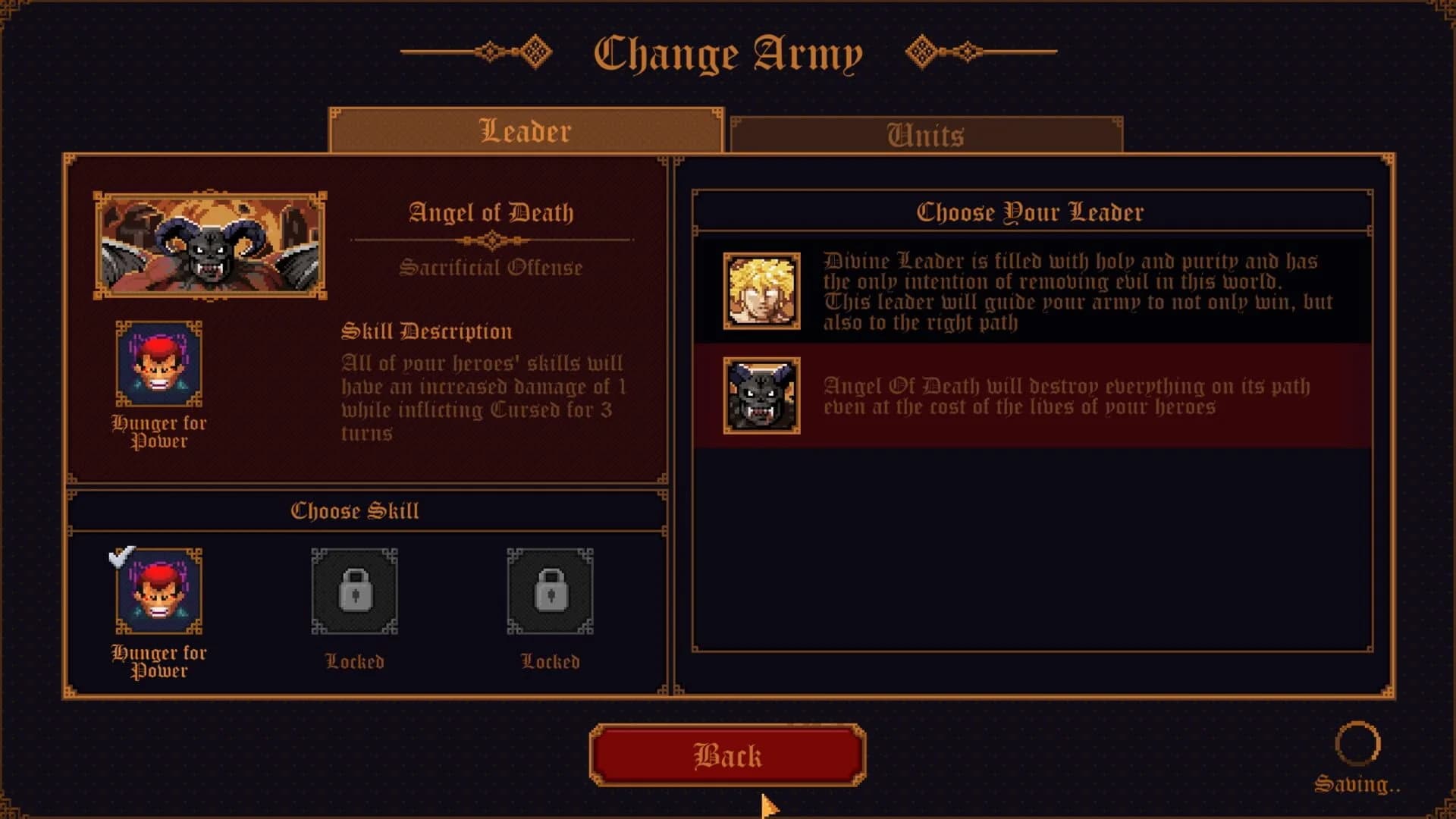Click the first locked padlock skill slot
This screenshot has width=1456, height=819.
point(354,594)
